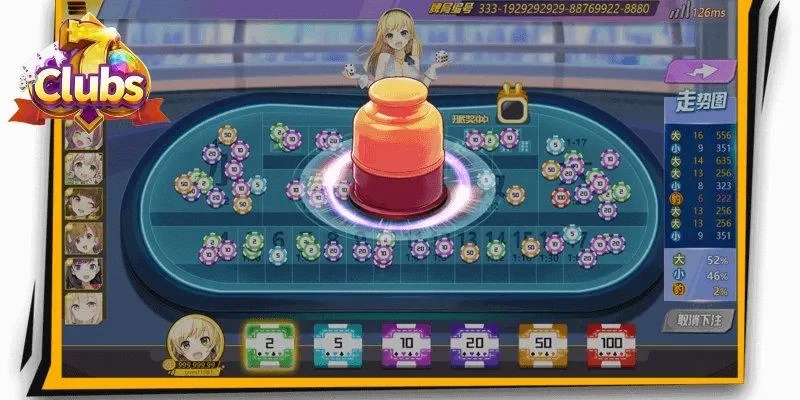Screen dimensions: 800x400
Task: Select the green 2 betting chip
Action: [268, 344]
